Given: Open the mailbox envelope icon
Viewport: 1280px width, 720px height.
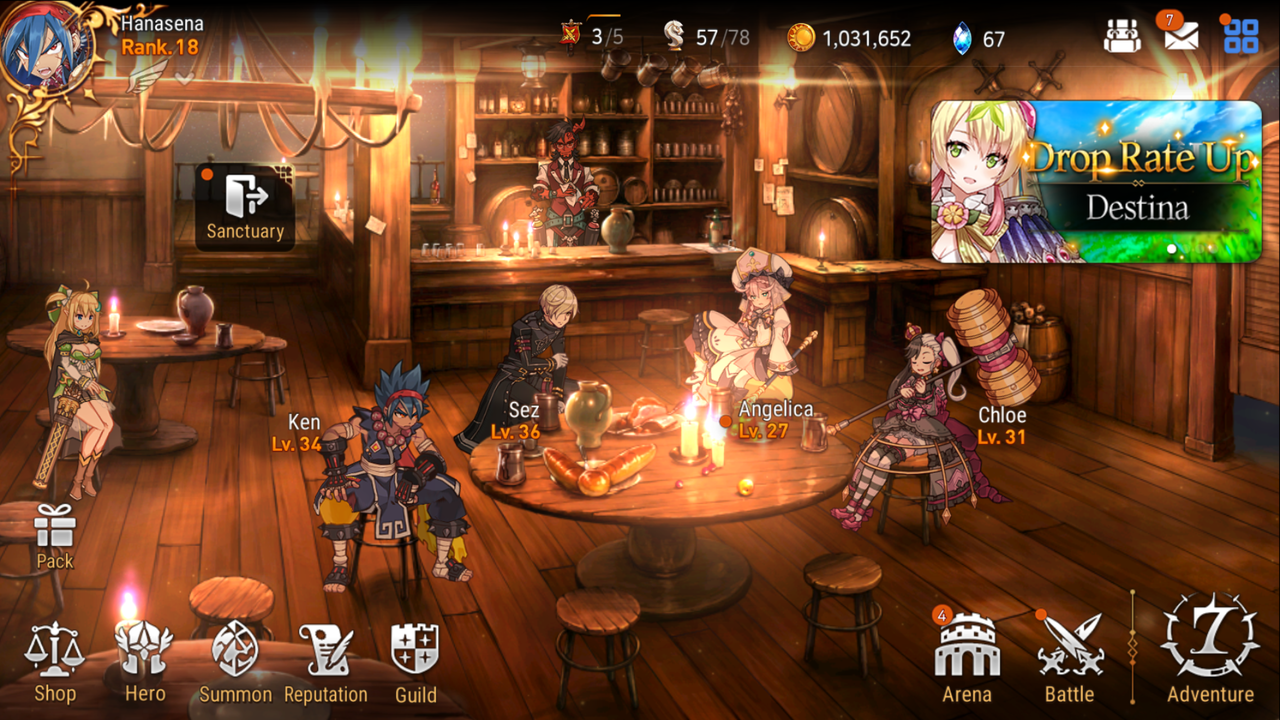Looking at the screenshot, I should (x=1181, y=37).
